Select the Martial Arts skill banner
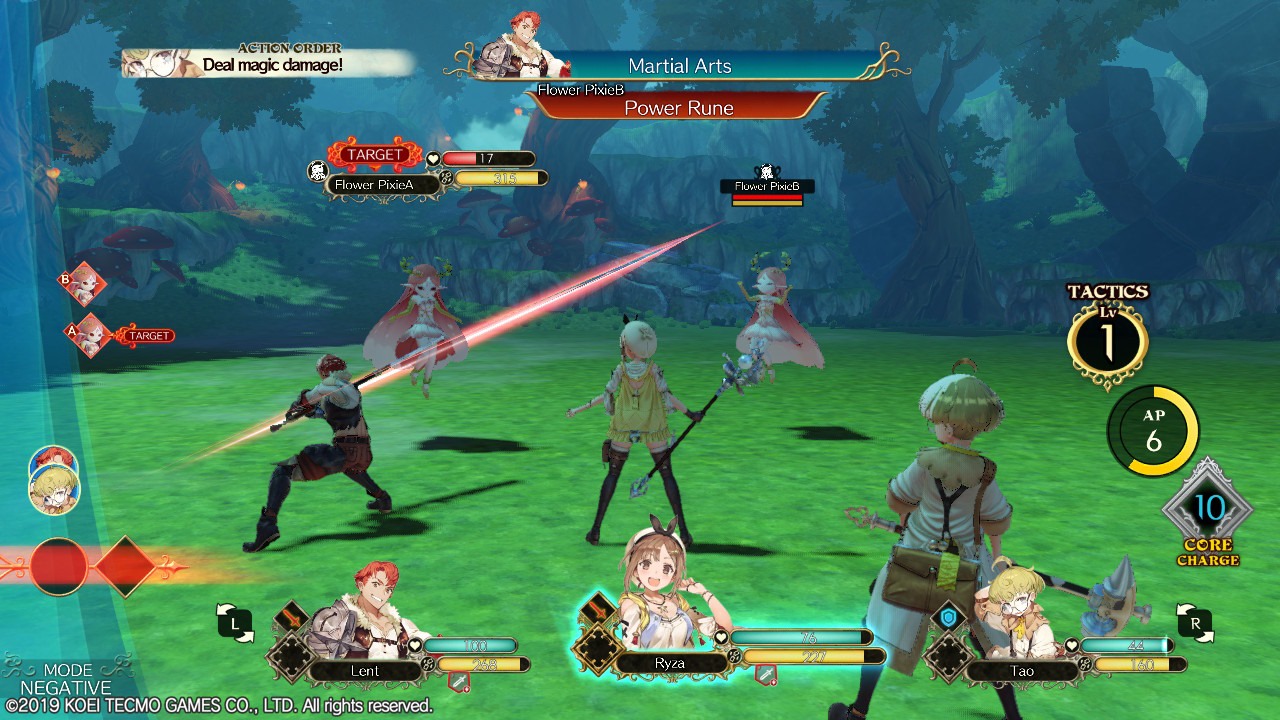 [x=680, y=66]
